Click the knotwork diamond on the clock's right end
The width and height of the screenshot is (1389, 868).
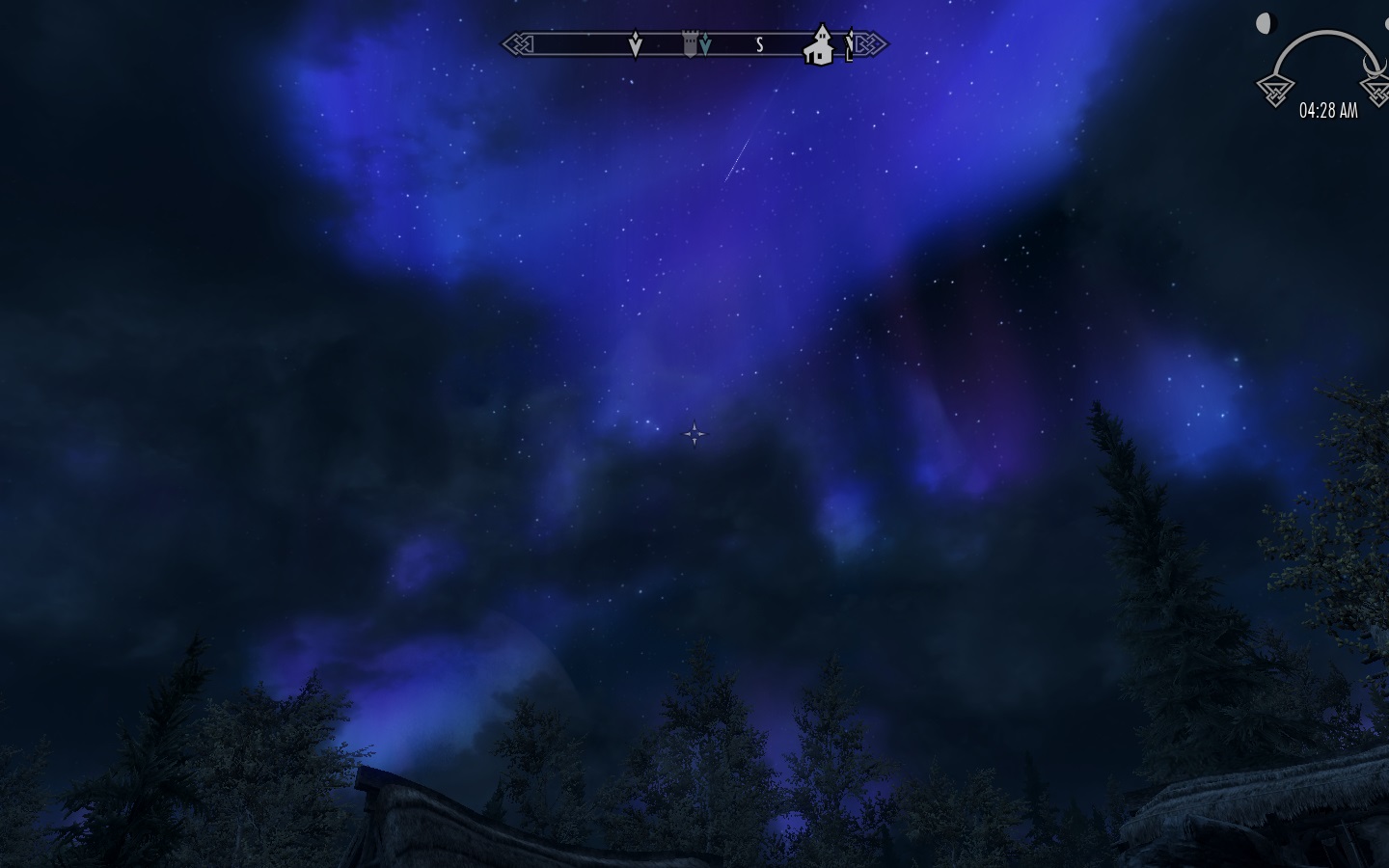(x=1377, y=91)
